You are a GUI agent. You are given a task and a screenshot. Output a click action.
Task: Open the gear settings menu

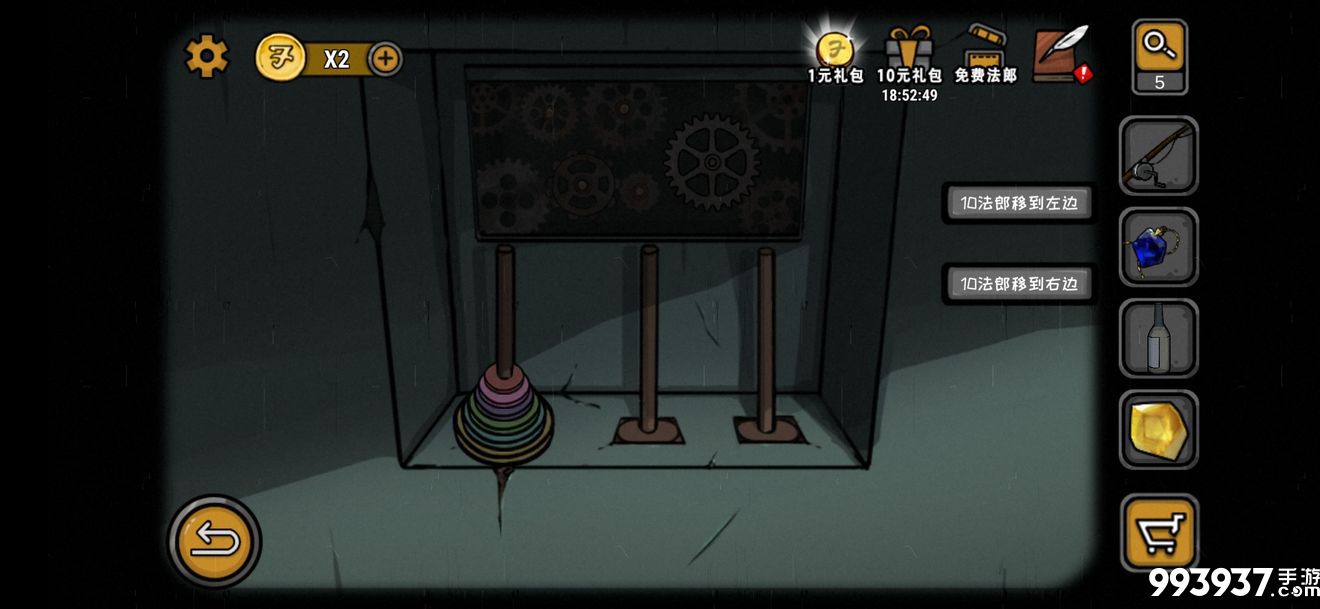(207, 57)
